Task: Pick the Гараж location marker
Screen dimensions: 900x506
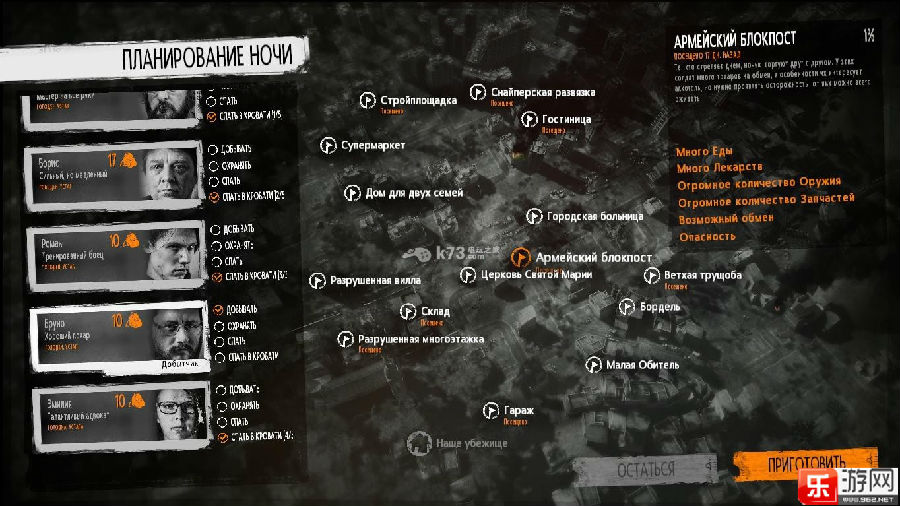Action: (x=491, y=410)
